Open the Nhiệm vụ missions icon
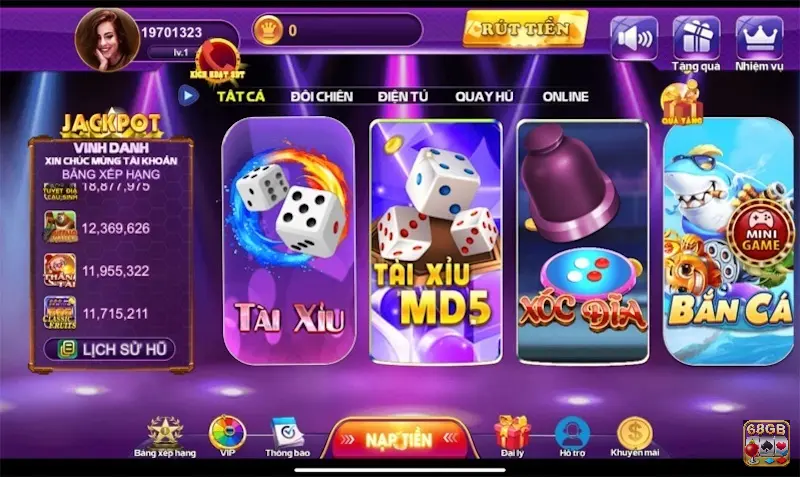The width and height of the screenshot is (800, 477). [759, 40]
